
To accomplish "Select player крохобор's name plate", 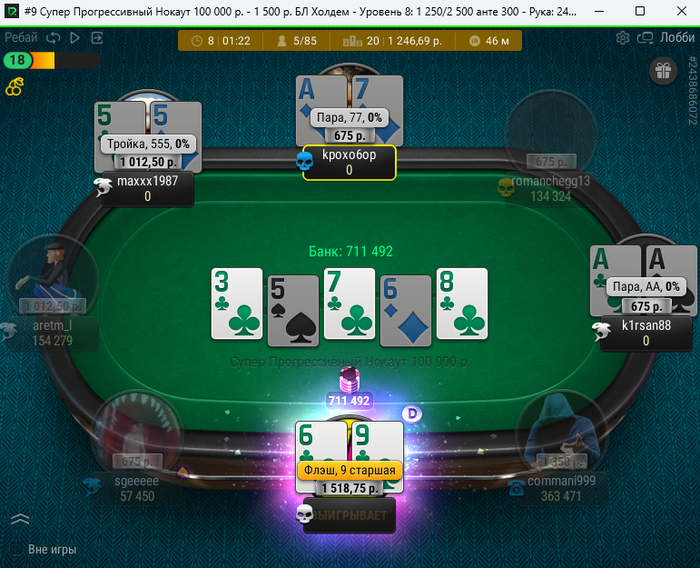I will coord(349,163).
